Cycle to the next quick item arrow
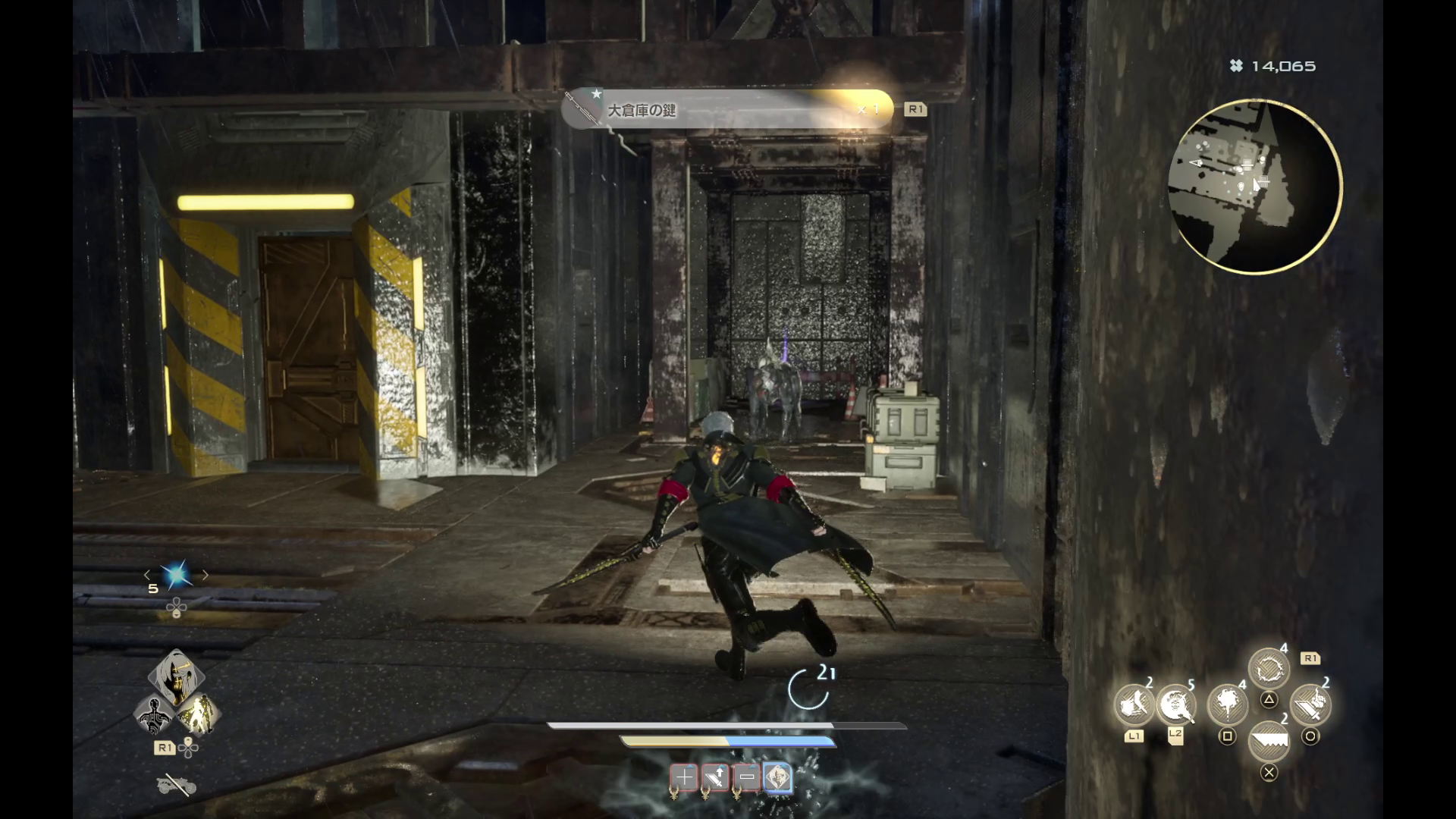The height and width of the screenshot is (819, 1456). (206, 576)
